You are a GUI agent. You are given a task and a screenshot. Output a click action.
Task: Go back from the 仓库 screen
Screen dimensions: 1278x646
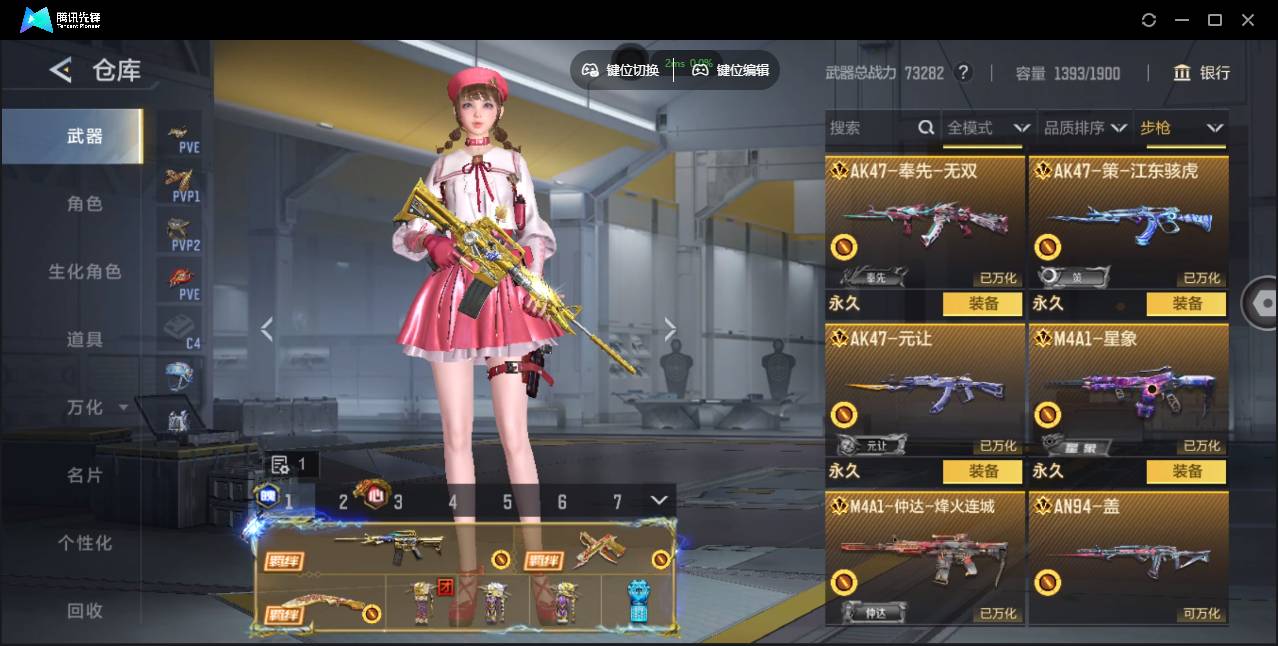(62, 70)
